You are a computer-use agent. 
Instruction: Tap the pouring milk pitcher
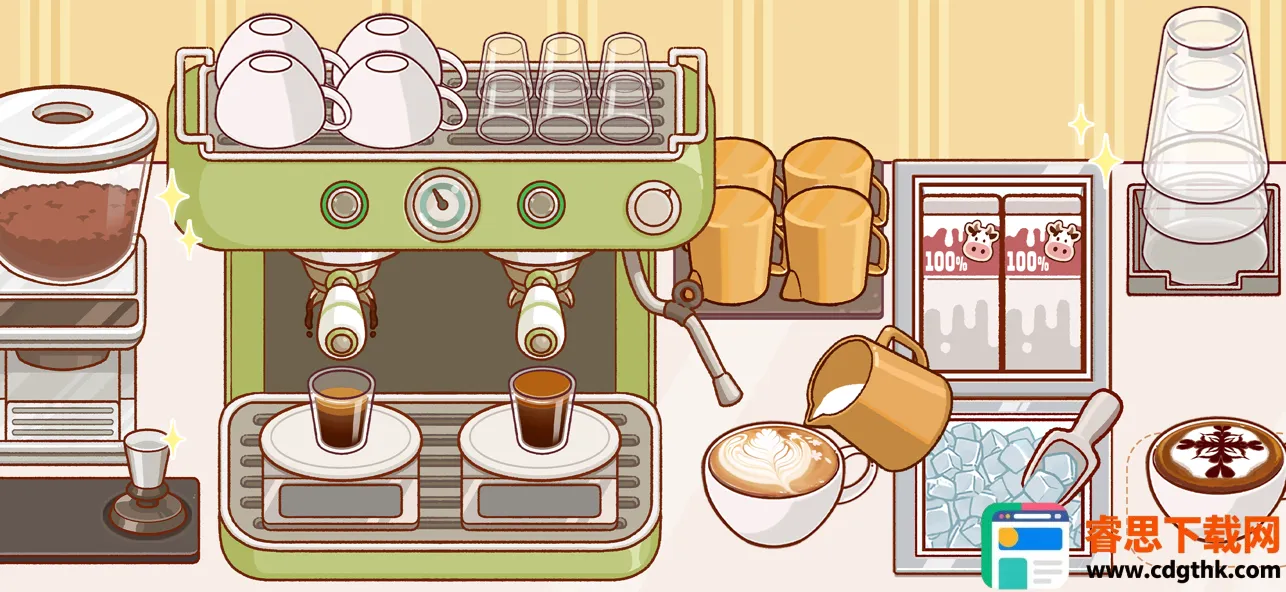[880, 392]
